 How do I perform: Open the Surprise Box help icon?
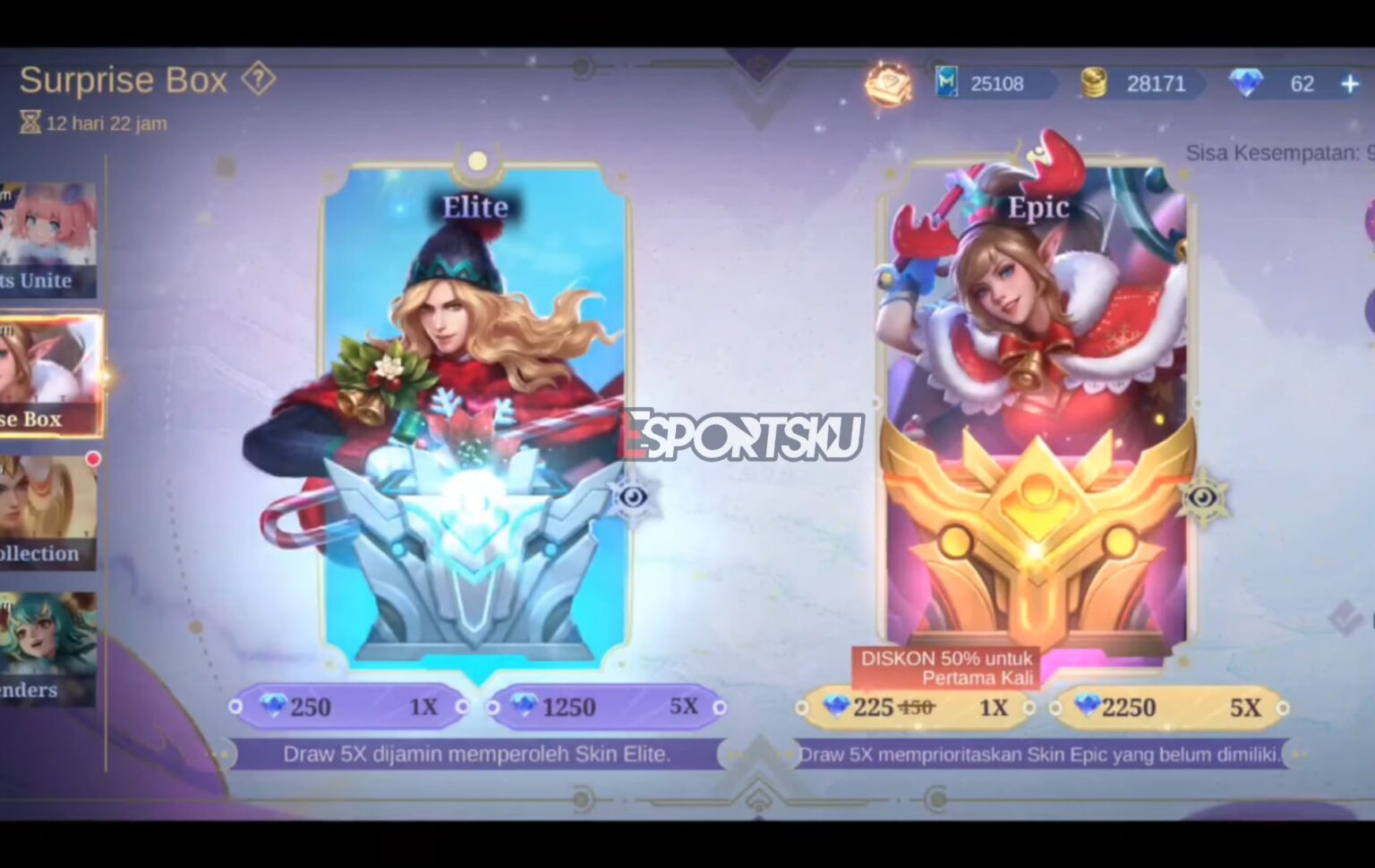pos(258,80)
